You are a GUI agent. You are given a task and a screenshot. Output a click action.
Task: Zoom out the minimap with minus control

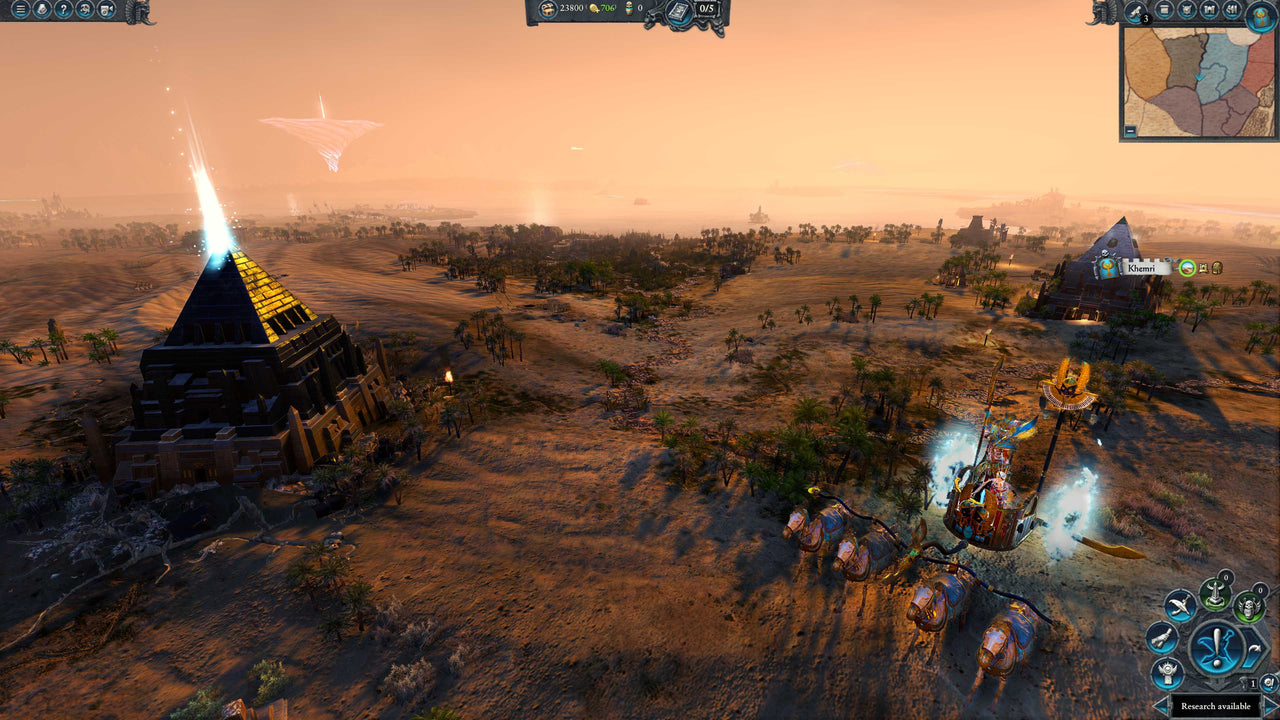coord(1131,130)
